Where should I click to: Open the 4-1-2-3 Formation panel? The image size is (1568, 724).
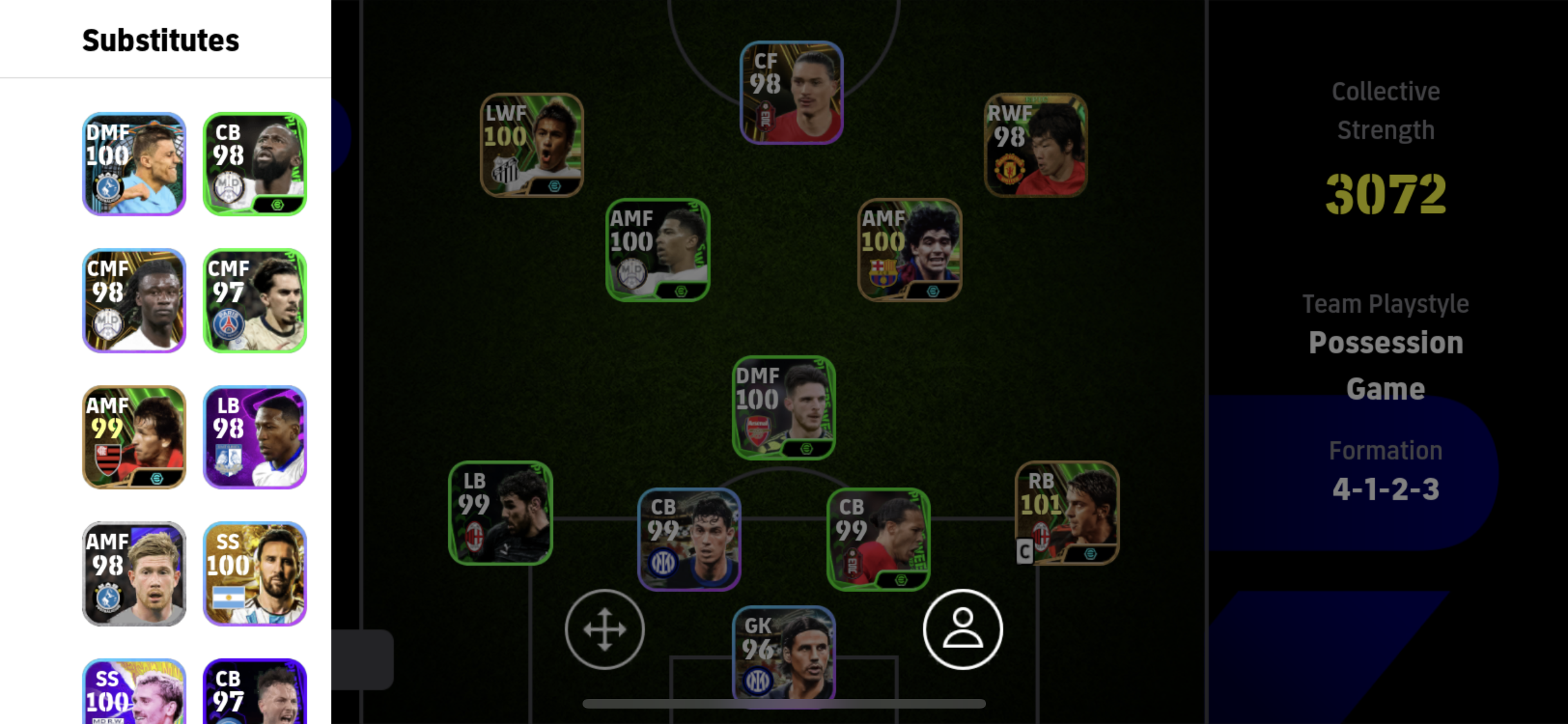[x=1385, y=471]
